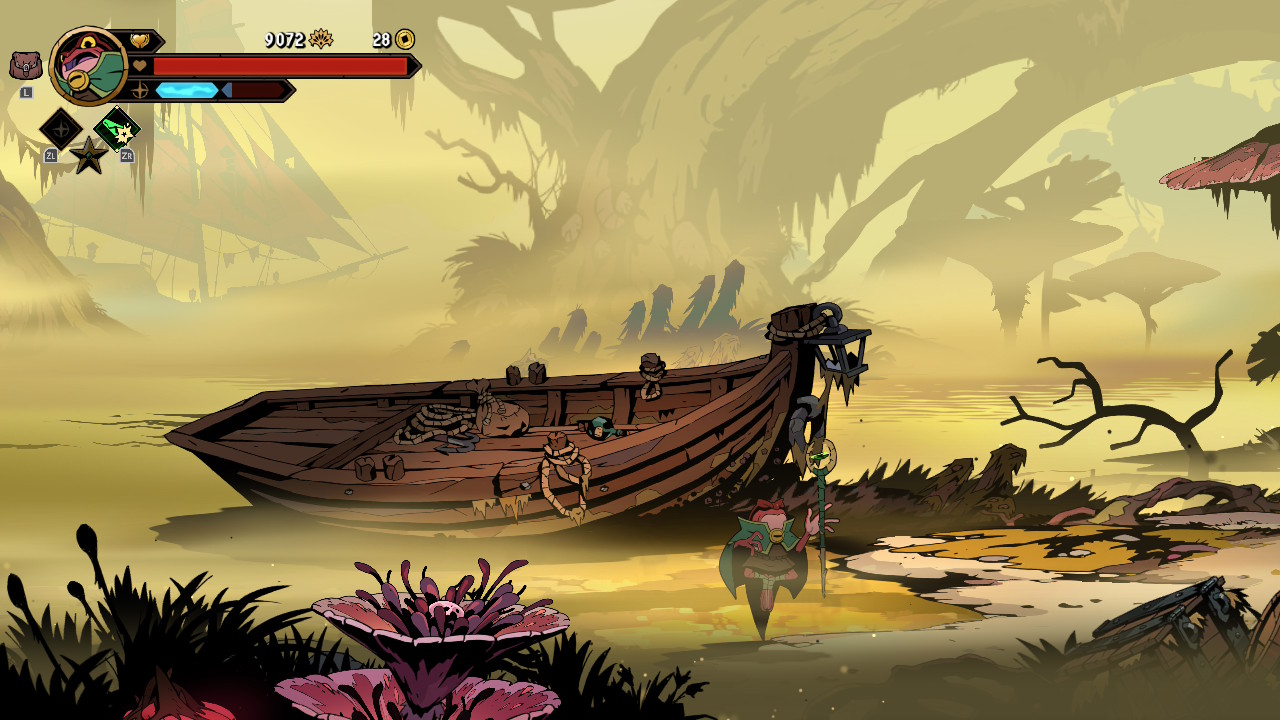Activate the green burst ability diamond
Viewport: 1280px width, 720px height.
coord(117,129)
